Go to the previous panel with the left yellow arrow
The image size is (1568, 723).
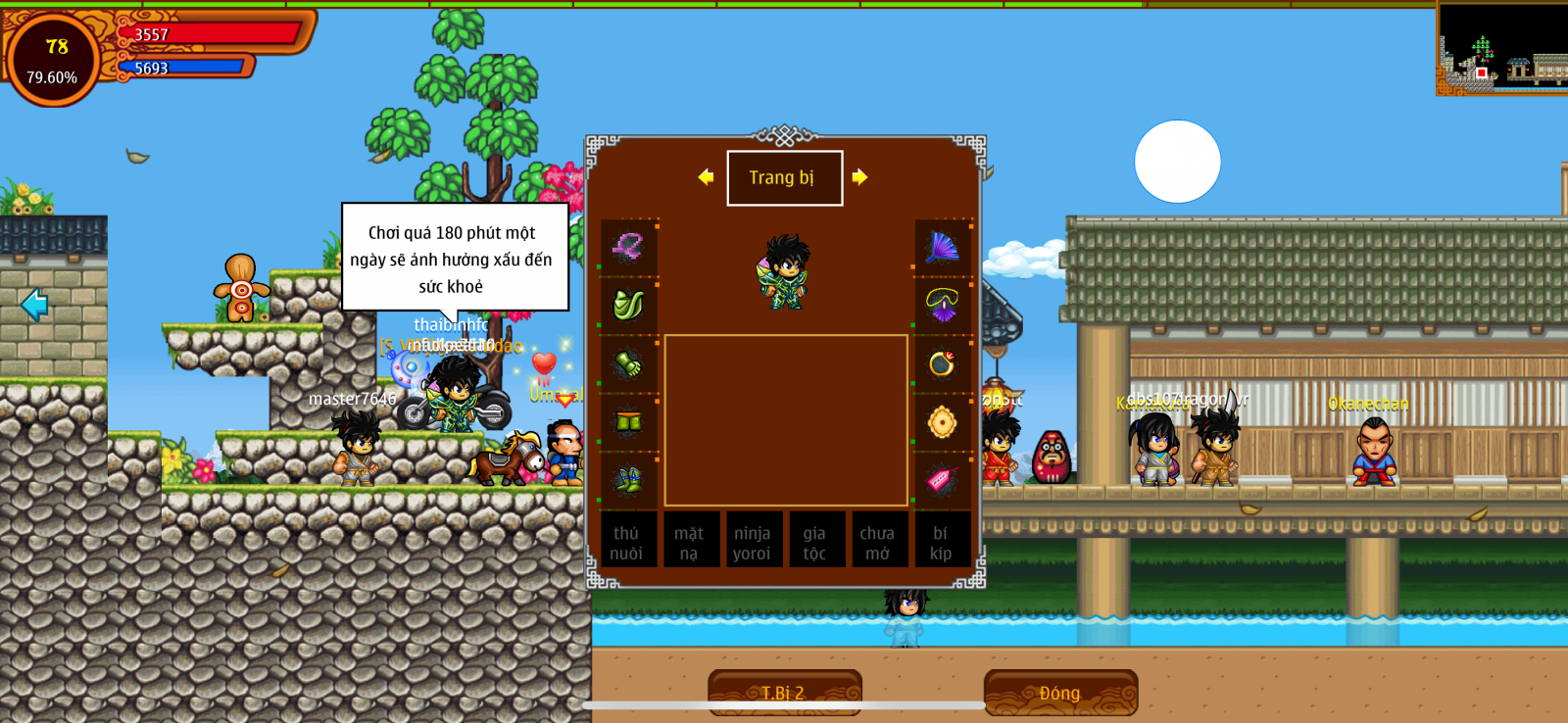706,177
